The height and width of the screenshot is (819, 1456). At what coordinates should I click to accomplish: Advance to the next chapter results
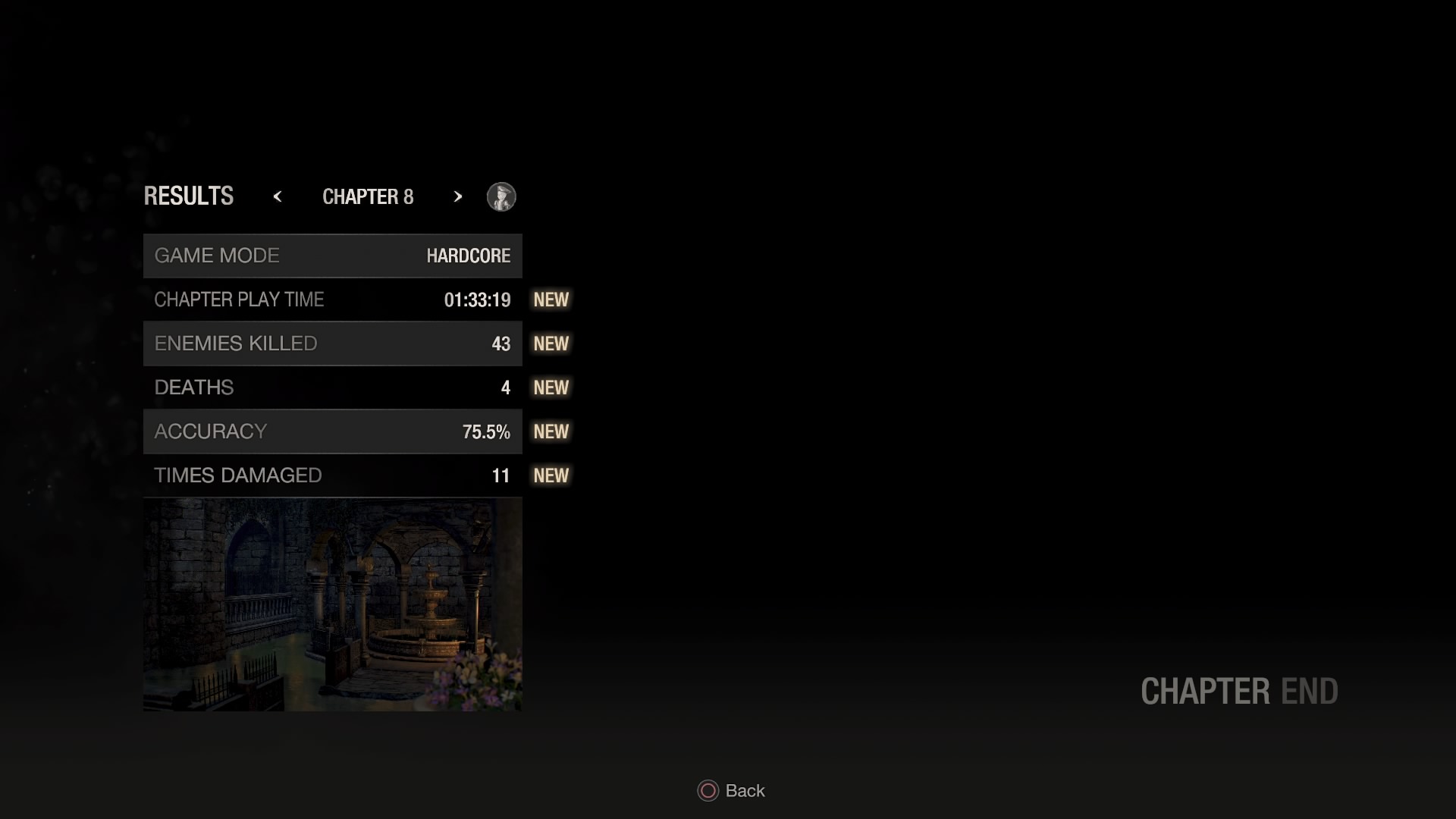coord(457,197)
